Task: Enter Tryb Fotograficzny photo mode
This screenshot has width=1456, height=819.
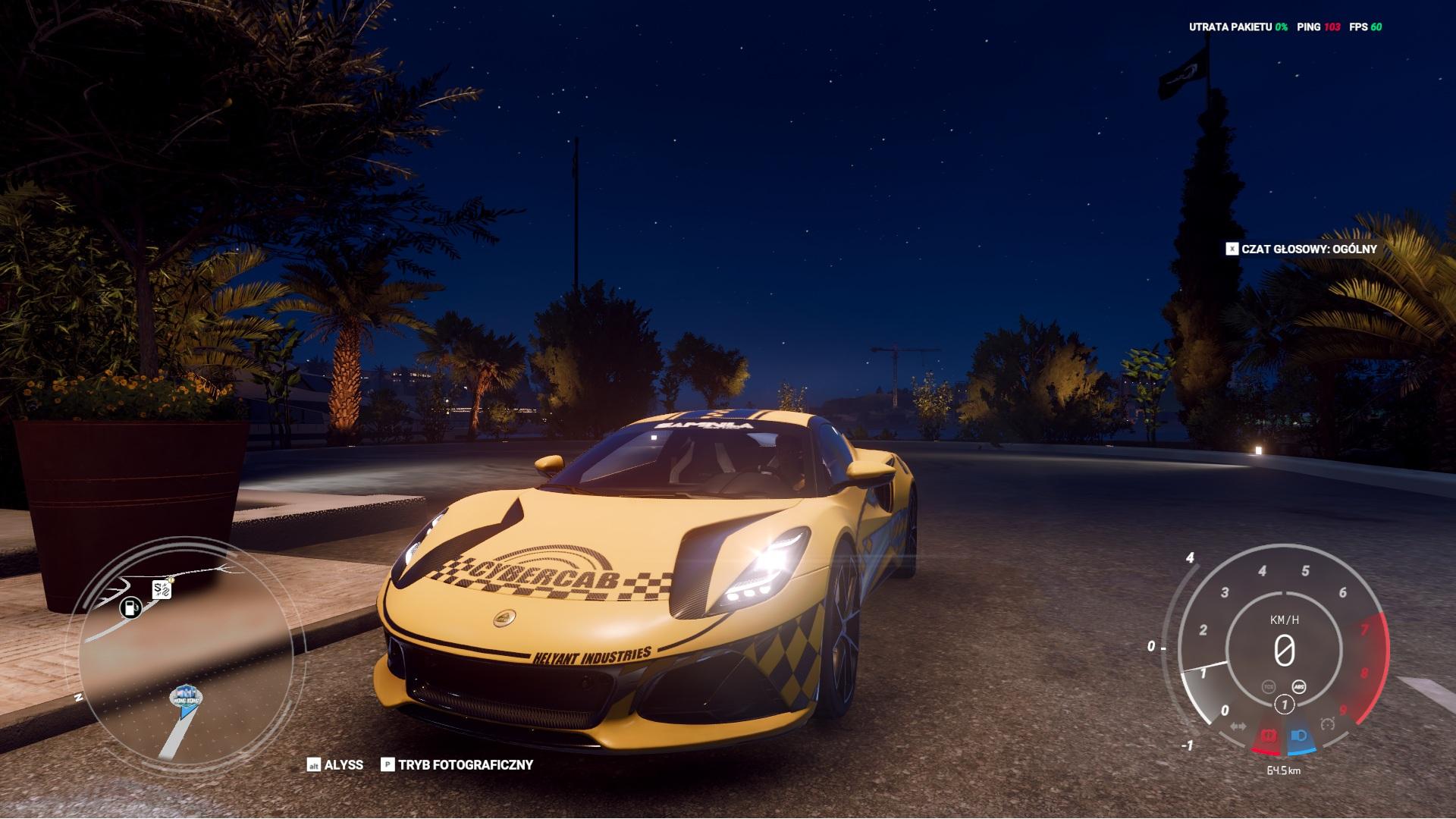Action: pos(457,765)
